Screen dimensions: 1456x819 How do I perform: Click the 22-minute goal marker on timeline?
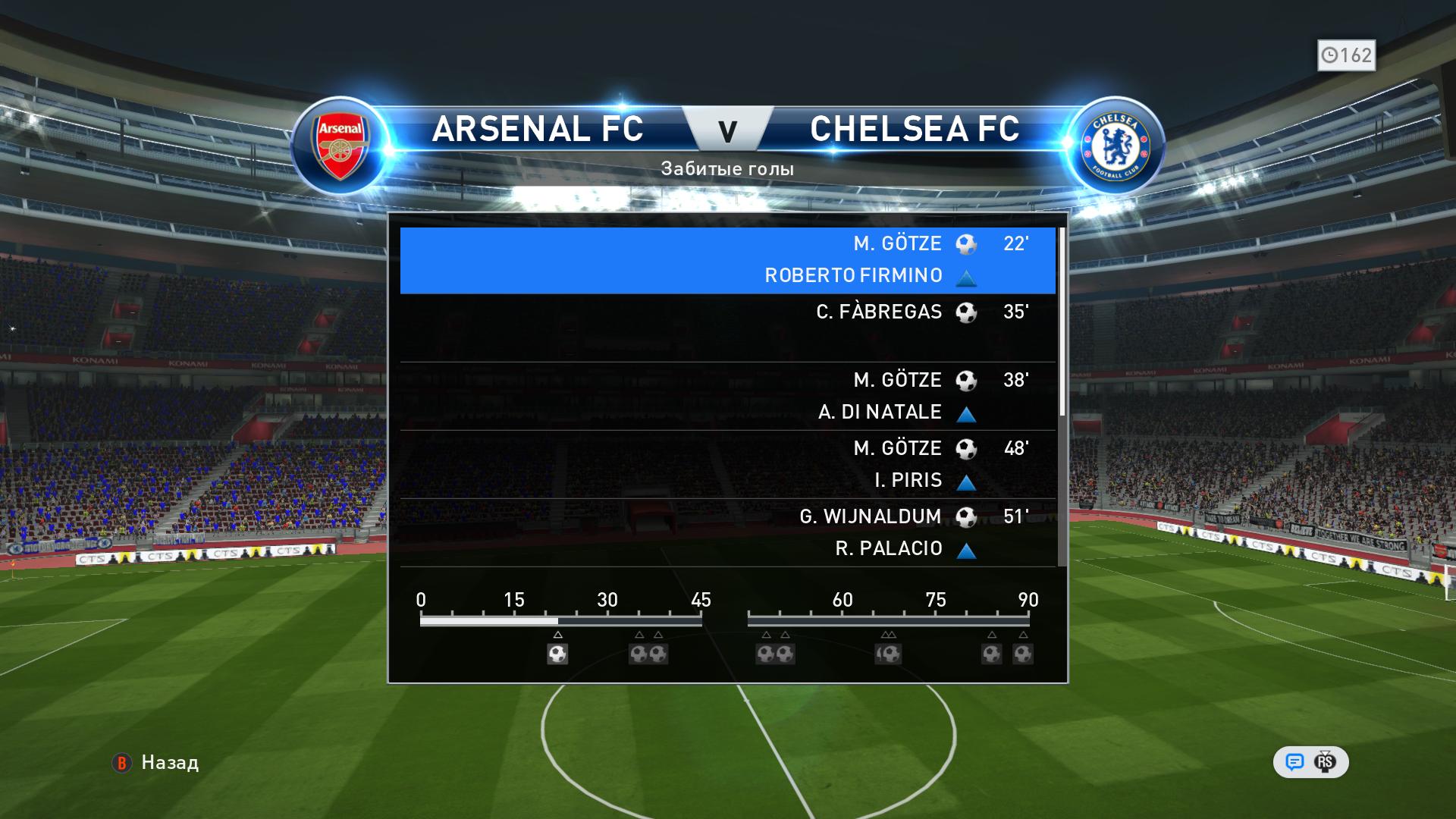(x=557, y=654)
